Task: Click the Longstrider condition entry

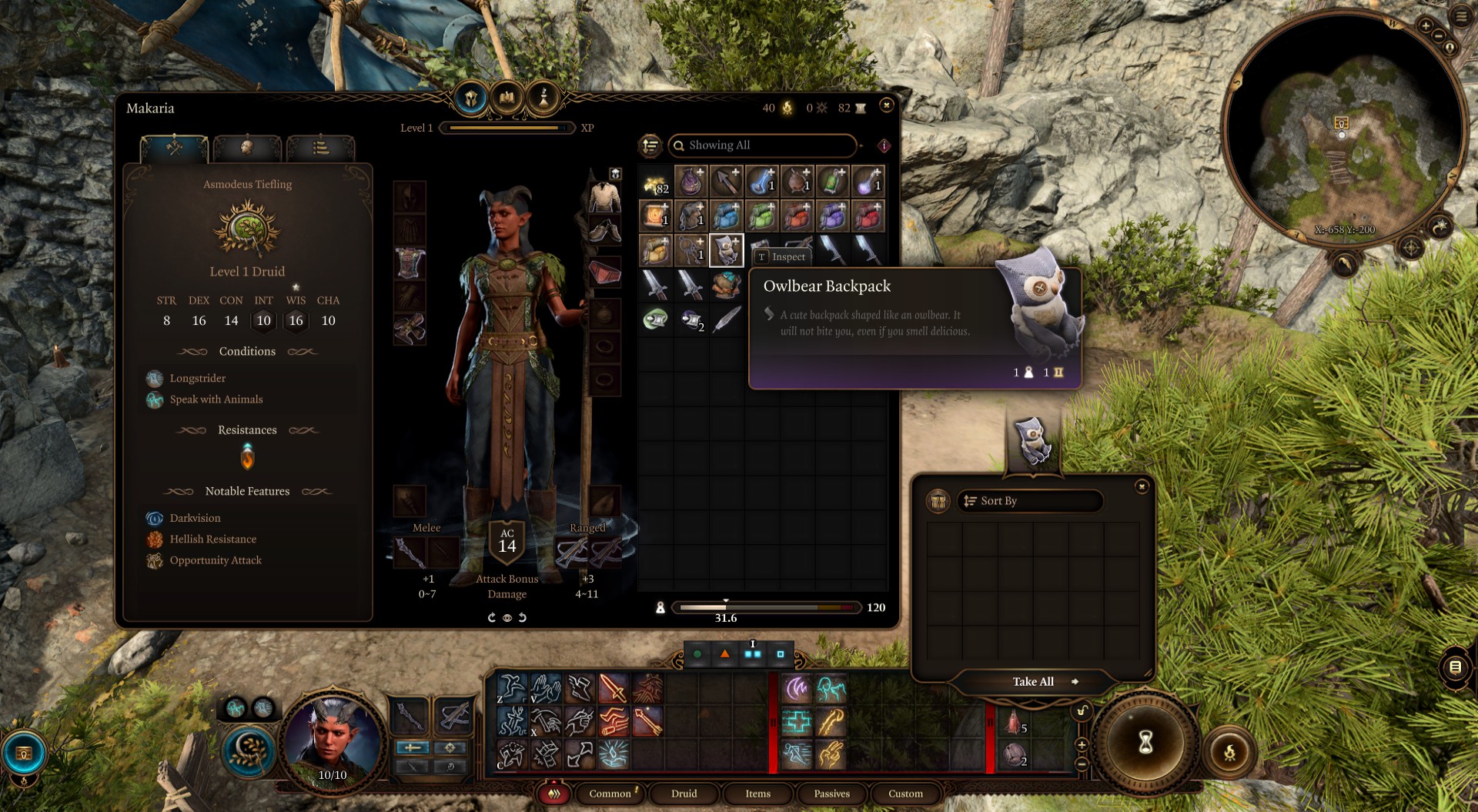Action: coord(197,379)
